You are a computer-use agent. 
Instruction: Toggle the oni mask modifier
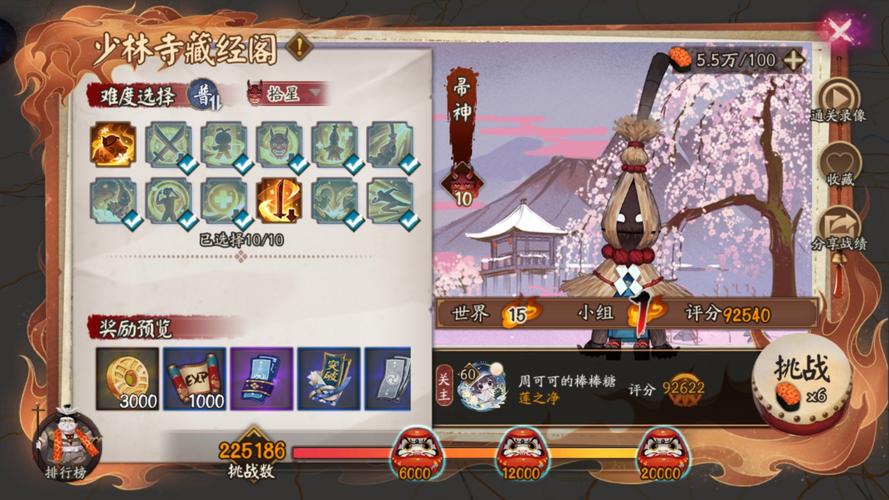click(x=279, y=144)
